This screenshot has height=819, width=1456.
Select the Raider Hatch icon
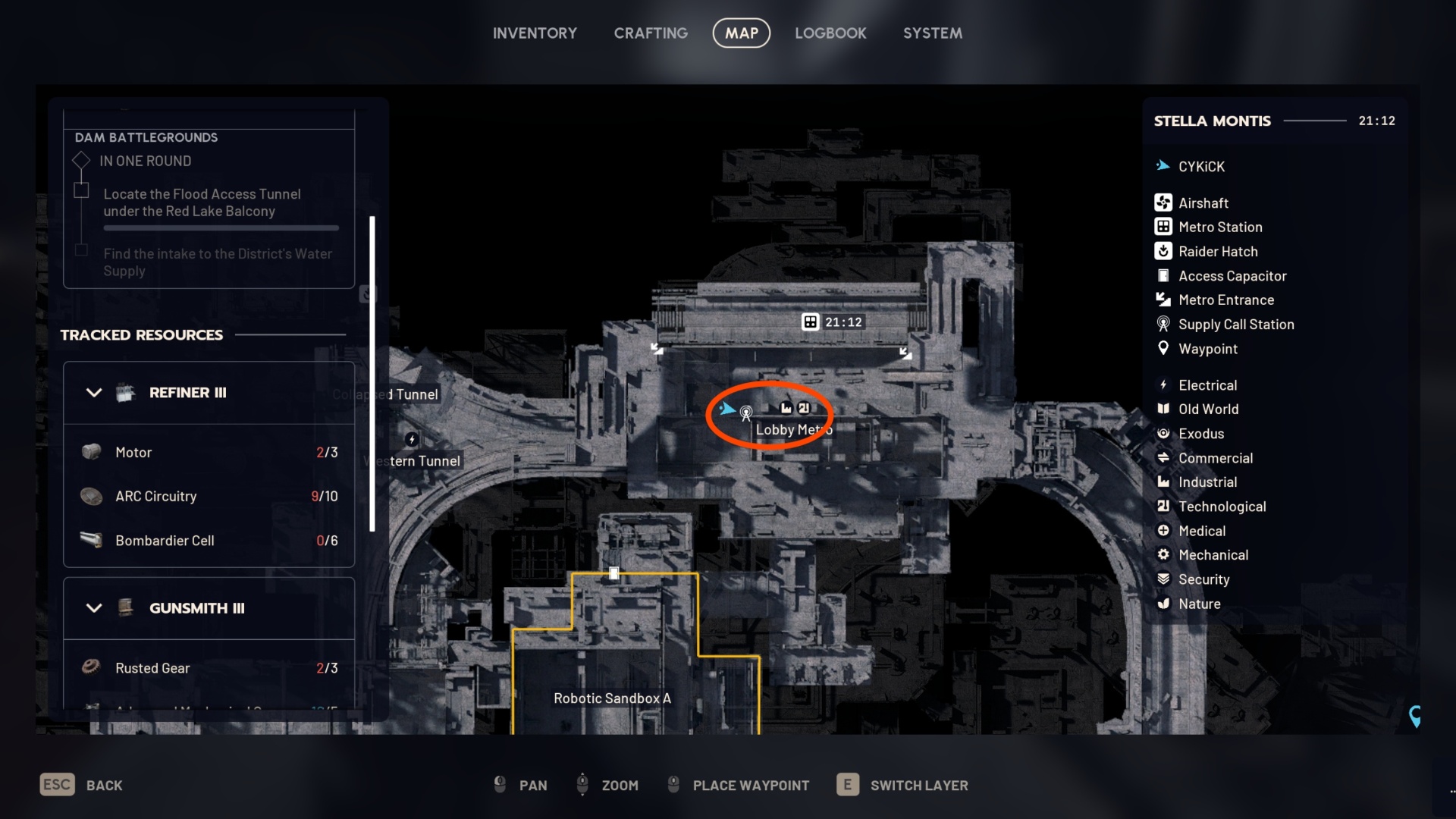click(x=1163, y=251)
